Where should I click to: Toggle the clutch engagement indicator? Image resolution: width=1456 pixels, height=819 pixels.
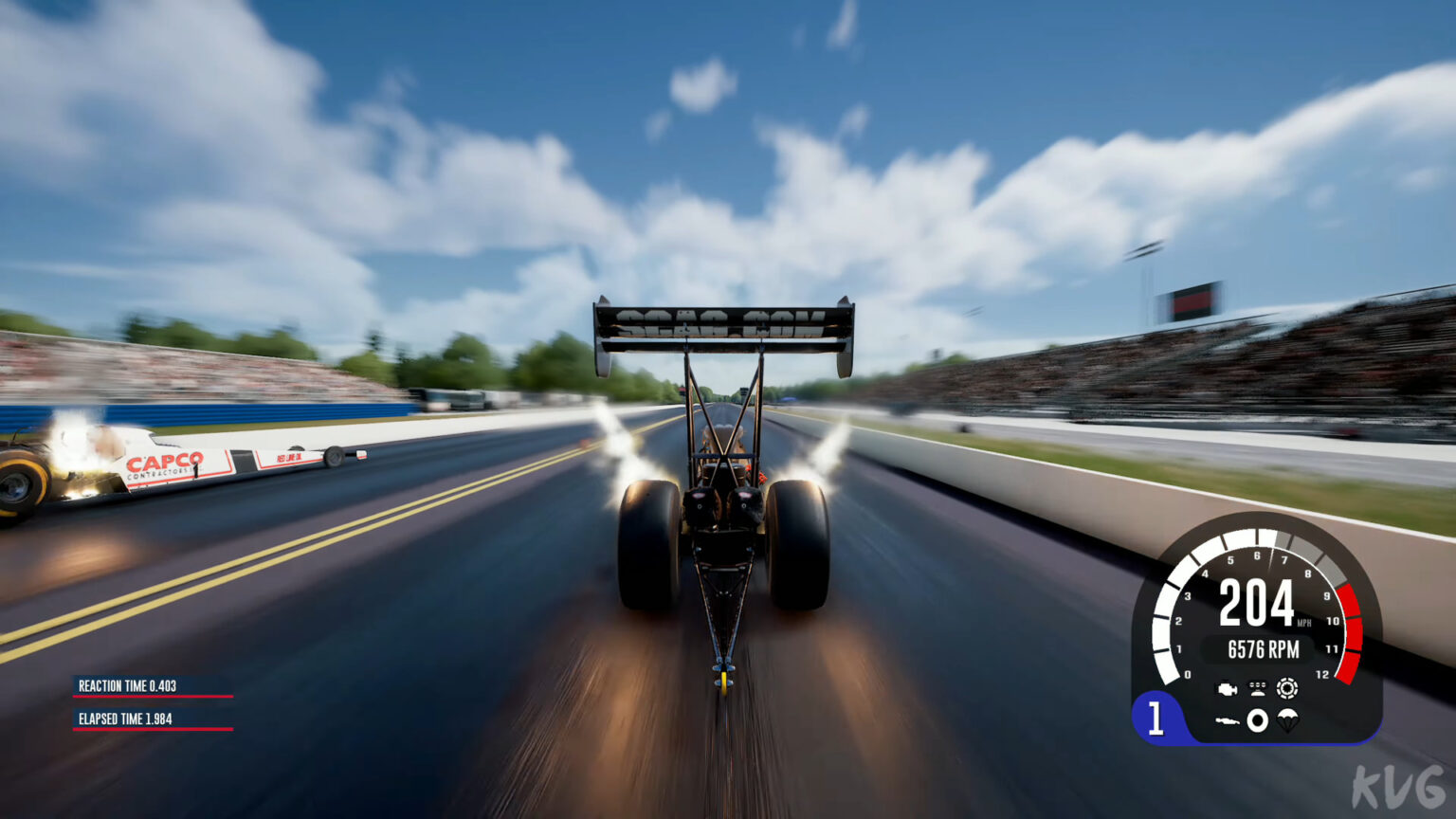tap(1287, 686)
